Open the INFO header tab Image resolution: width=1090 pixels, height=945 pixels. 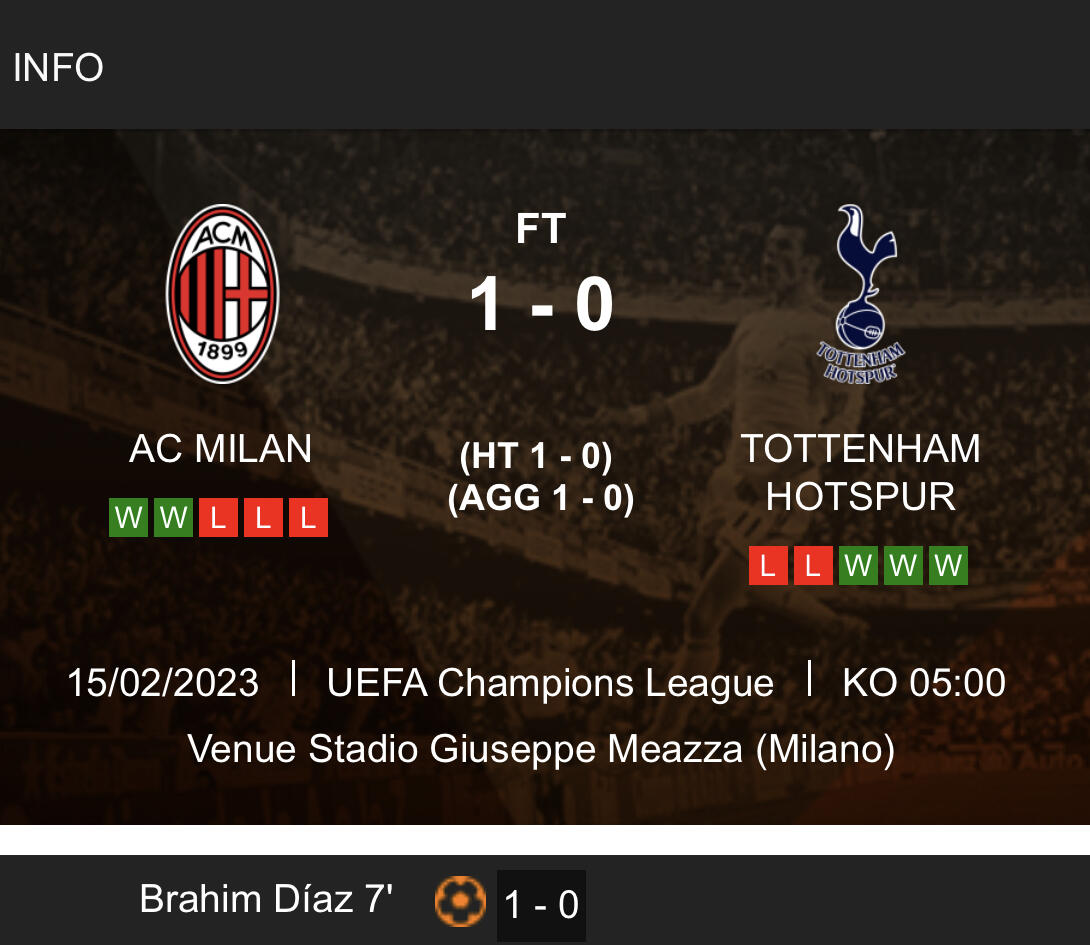point(58,68)
